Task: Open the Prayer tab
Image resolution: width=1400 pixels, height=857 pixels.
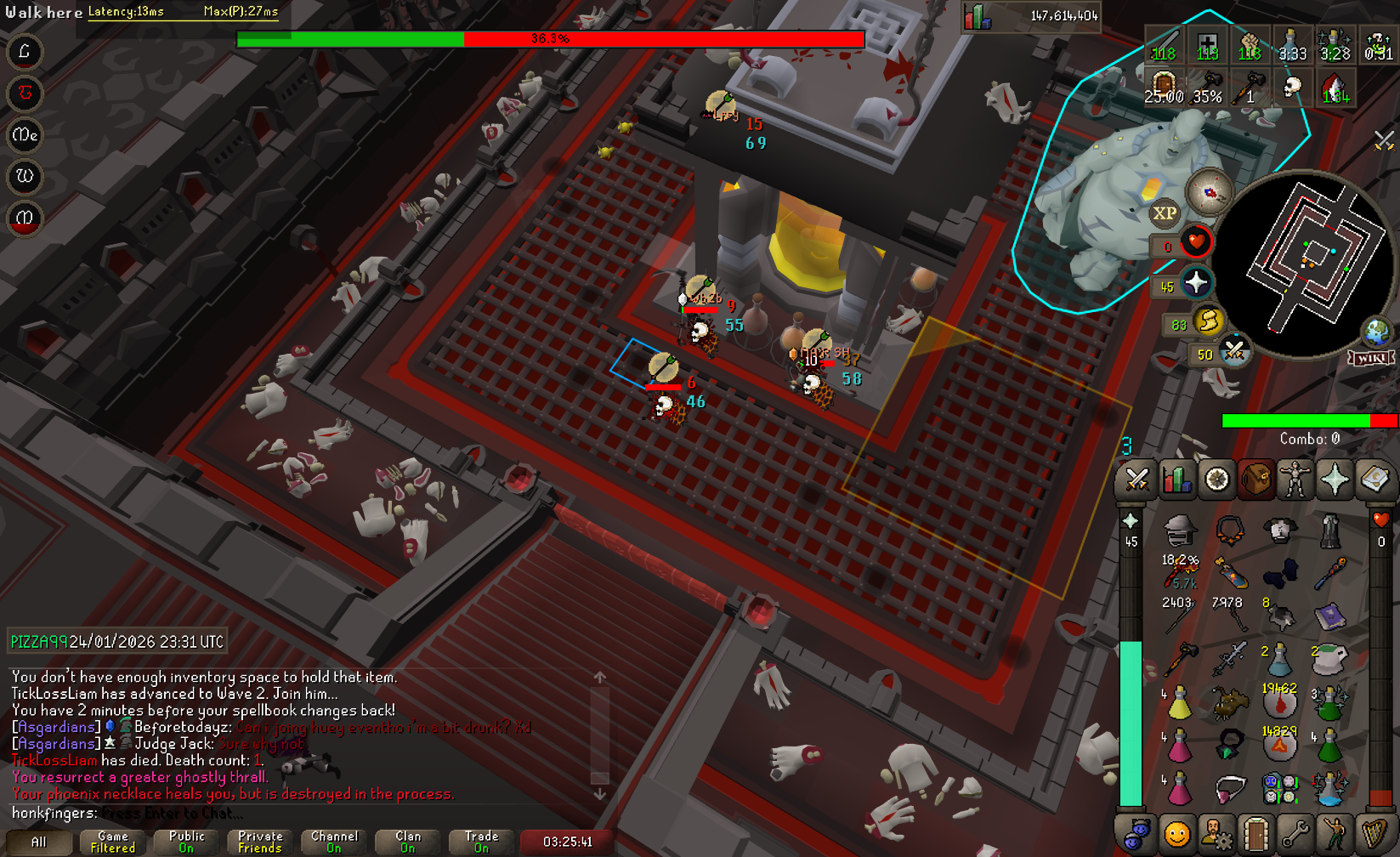Action: click(1335, 480)
